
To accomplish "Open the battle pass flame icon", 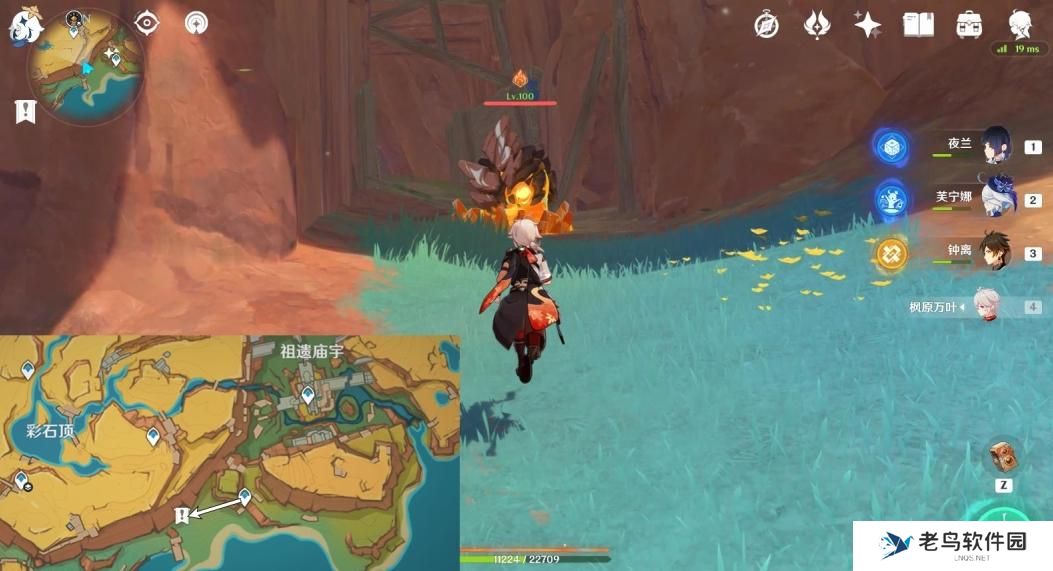I will 817,25.
